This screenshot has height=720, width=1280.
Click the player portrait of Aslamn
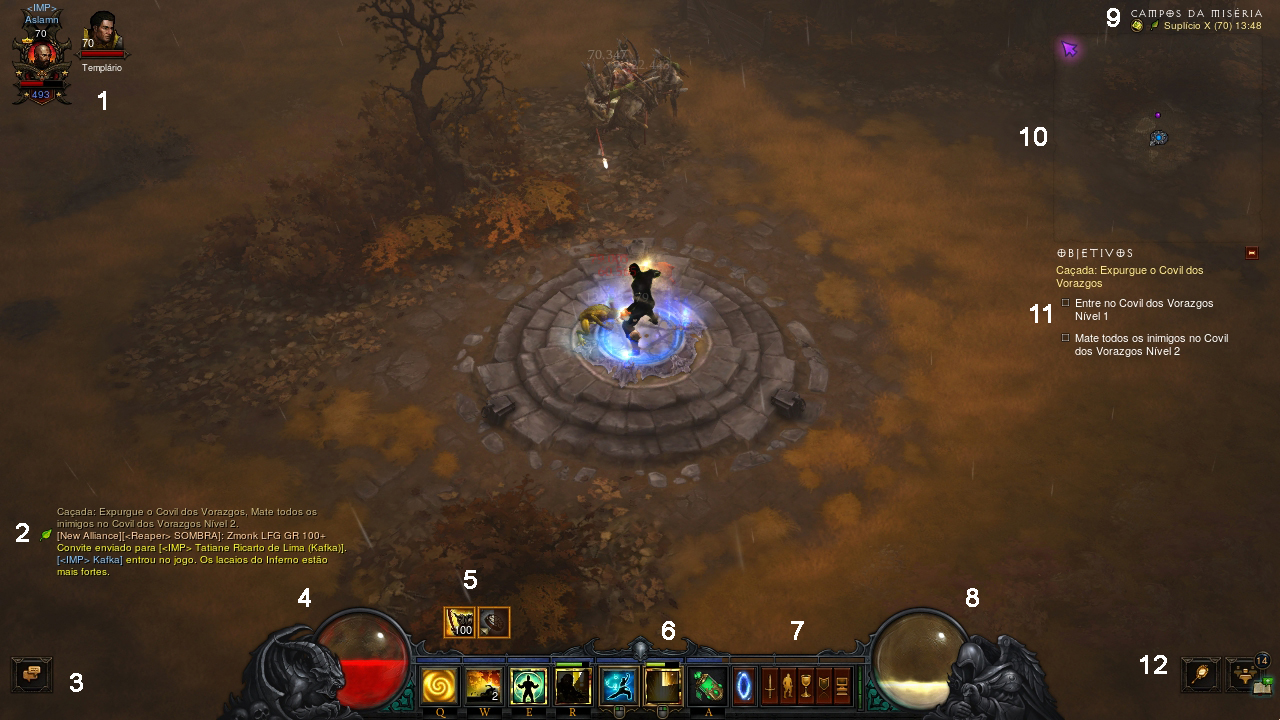tap(41, 56)
